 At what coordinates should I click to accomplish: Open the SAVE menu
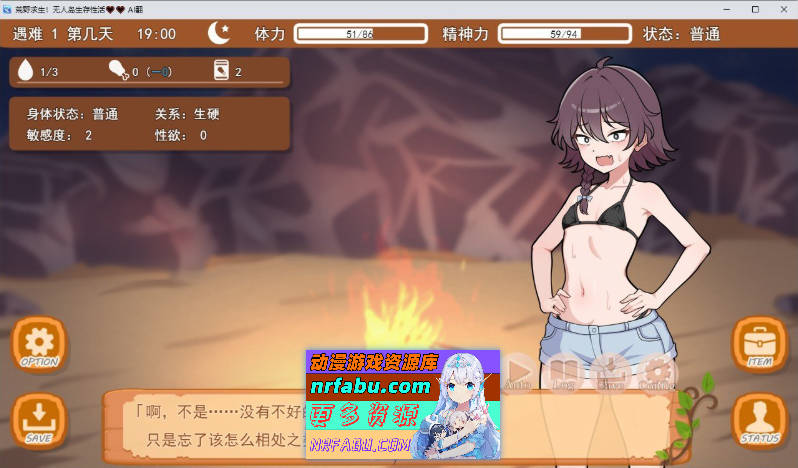(x=39, y=418)
